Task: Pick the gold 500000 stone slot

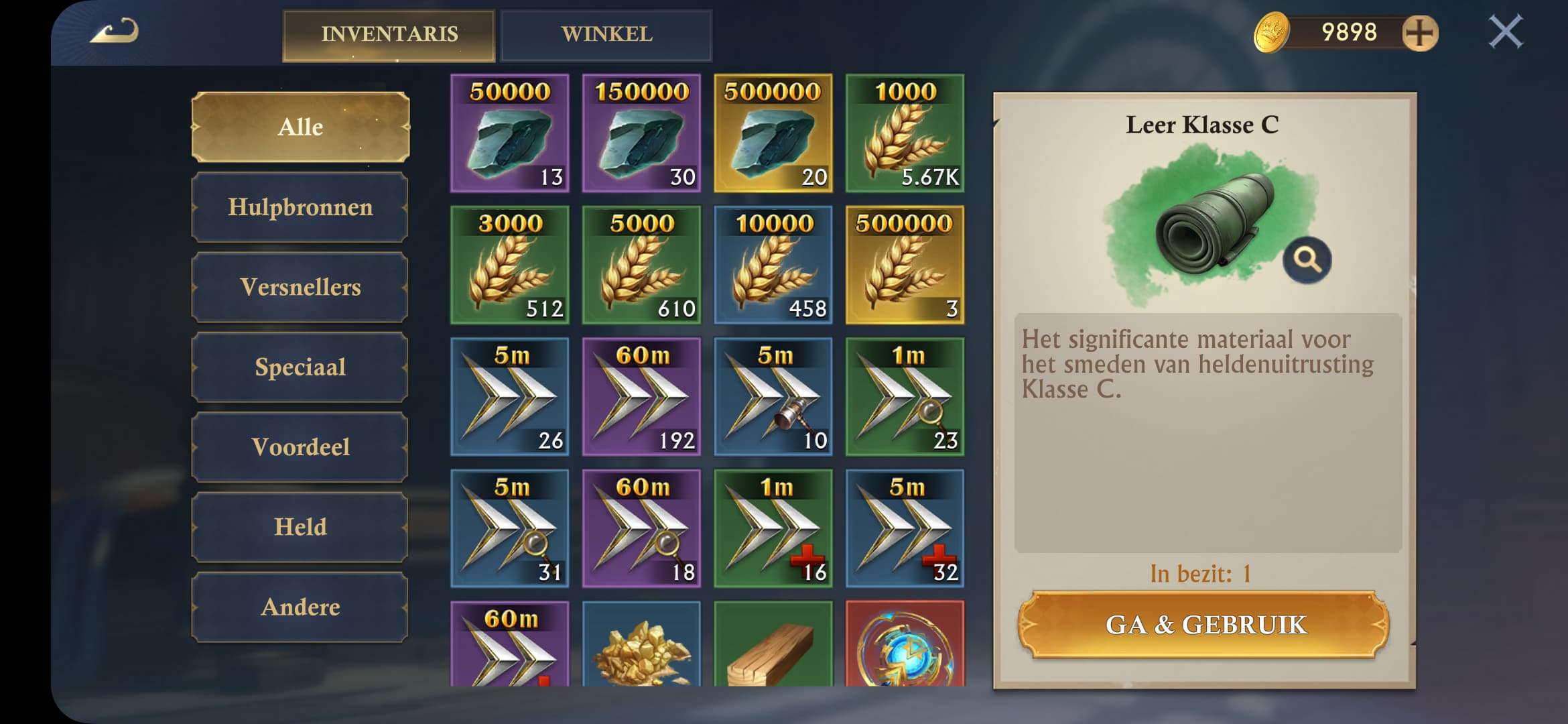Action: tap(773, 133)
